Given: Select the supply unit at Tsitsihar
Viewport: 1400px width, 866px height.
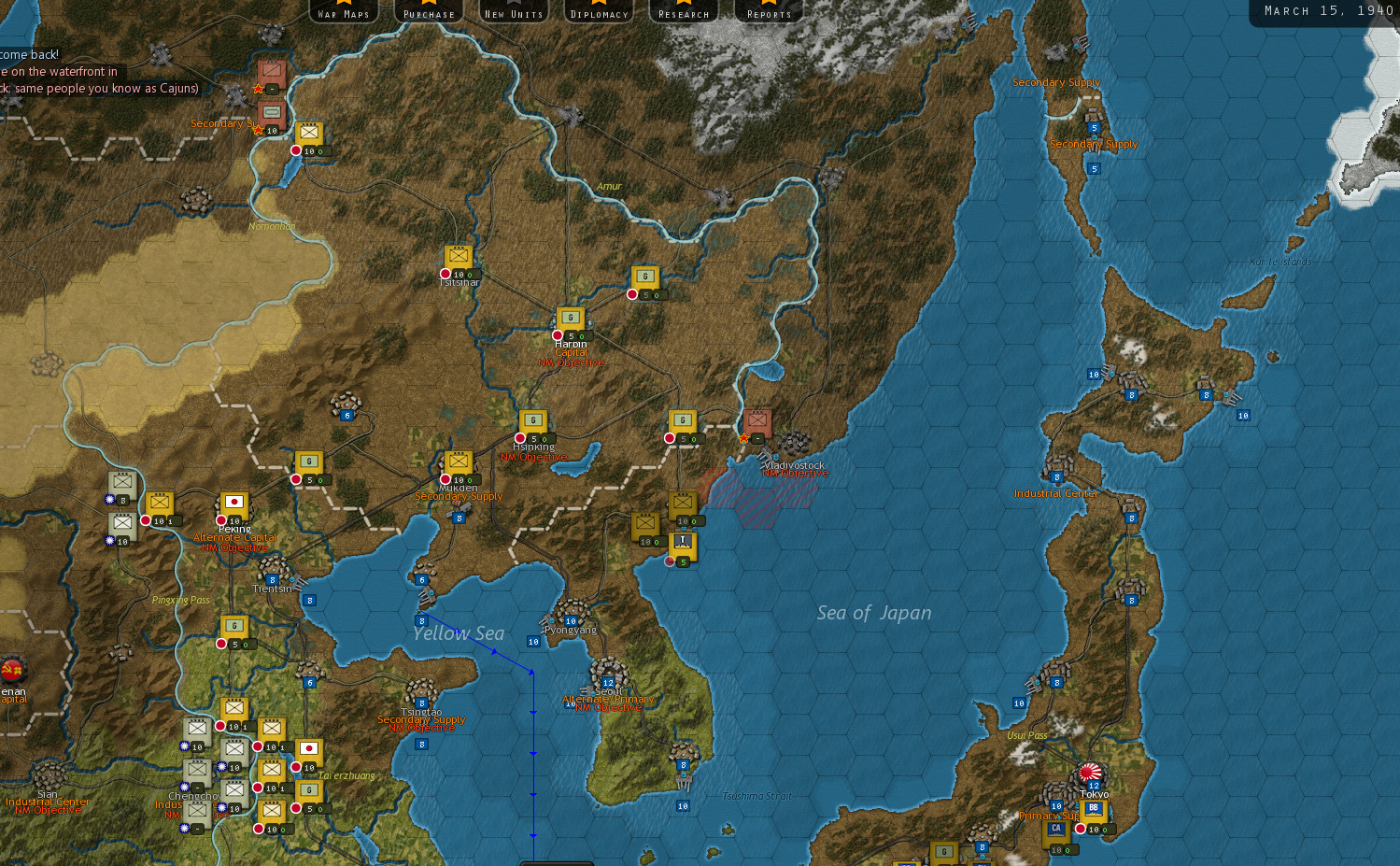Looking at the screenshot, I should 458,254.
